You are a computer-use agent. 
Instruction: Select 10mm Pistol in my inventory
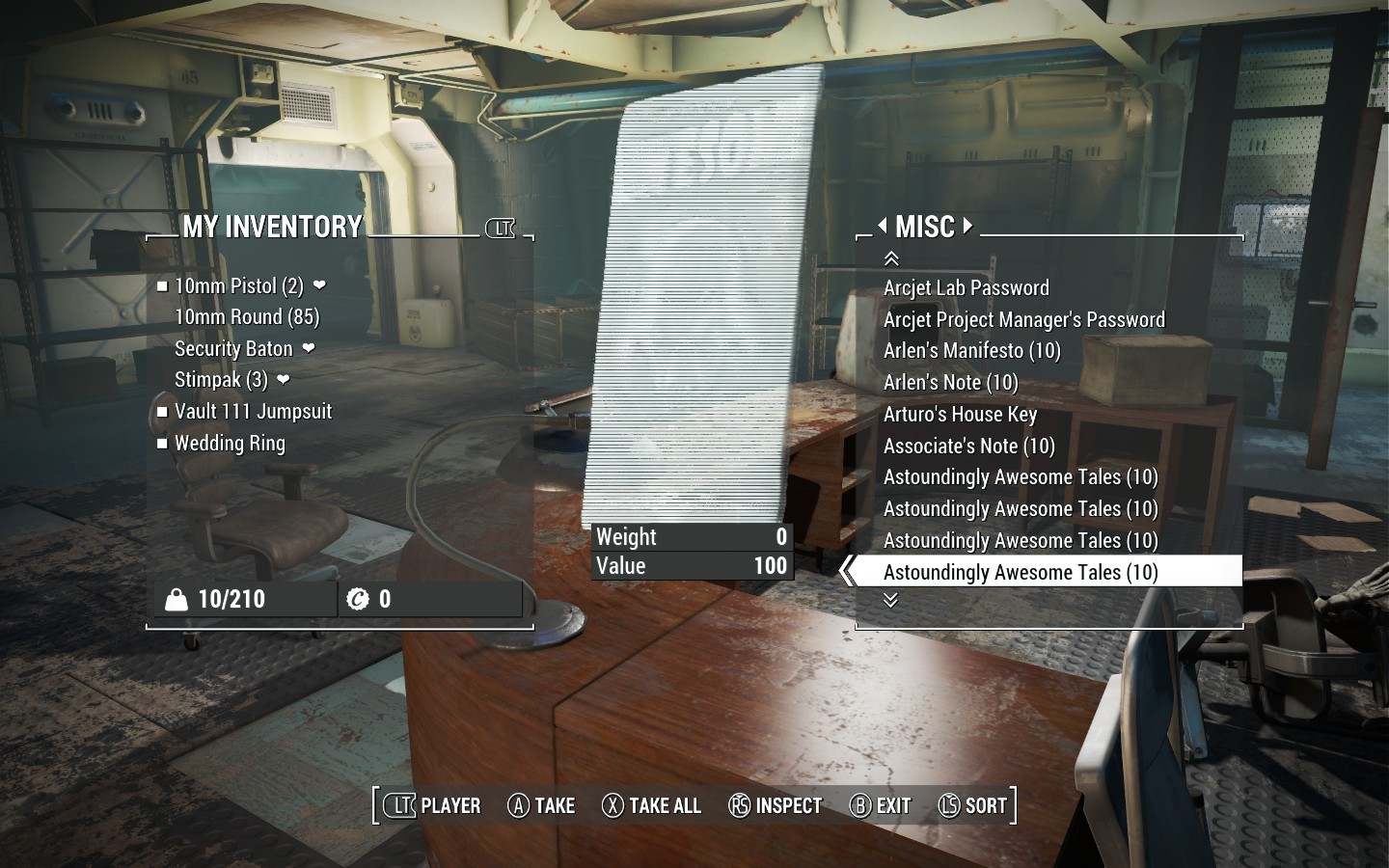(238, 286)
